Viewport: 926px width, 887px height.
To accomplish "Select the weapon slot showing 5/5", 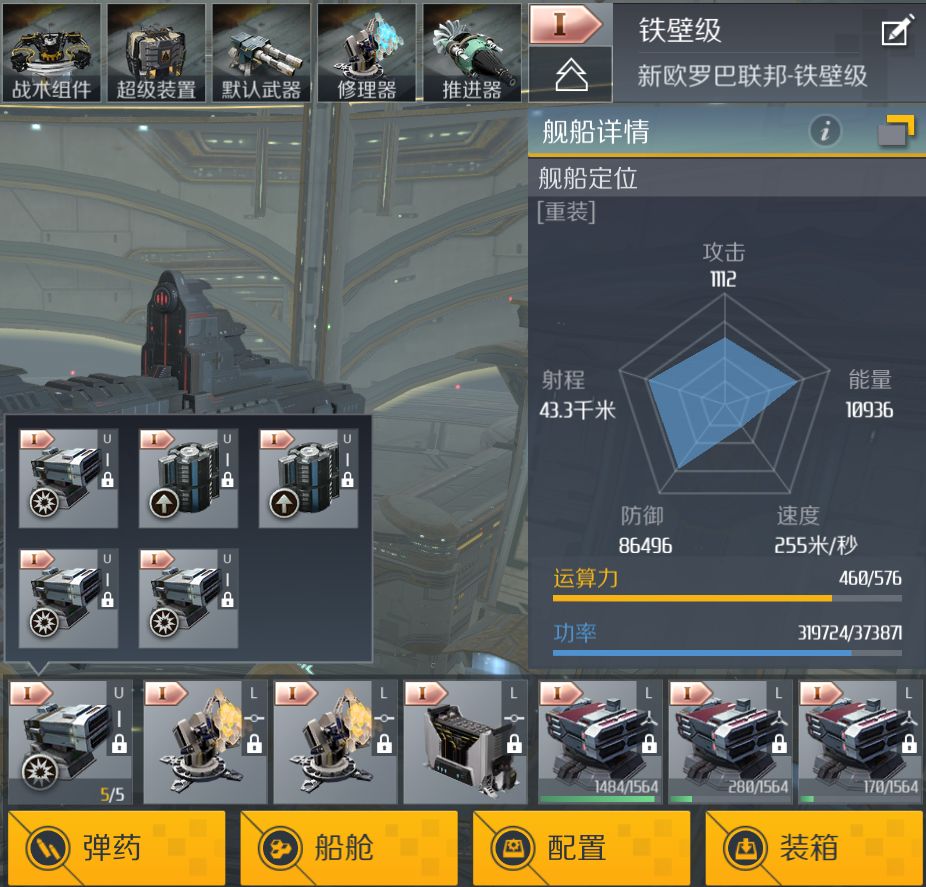I will (70, 741).
